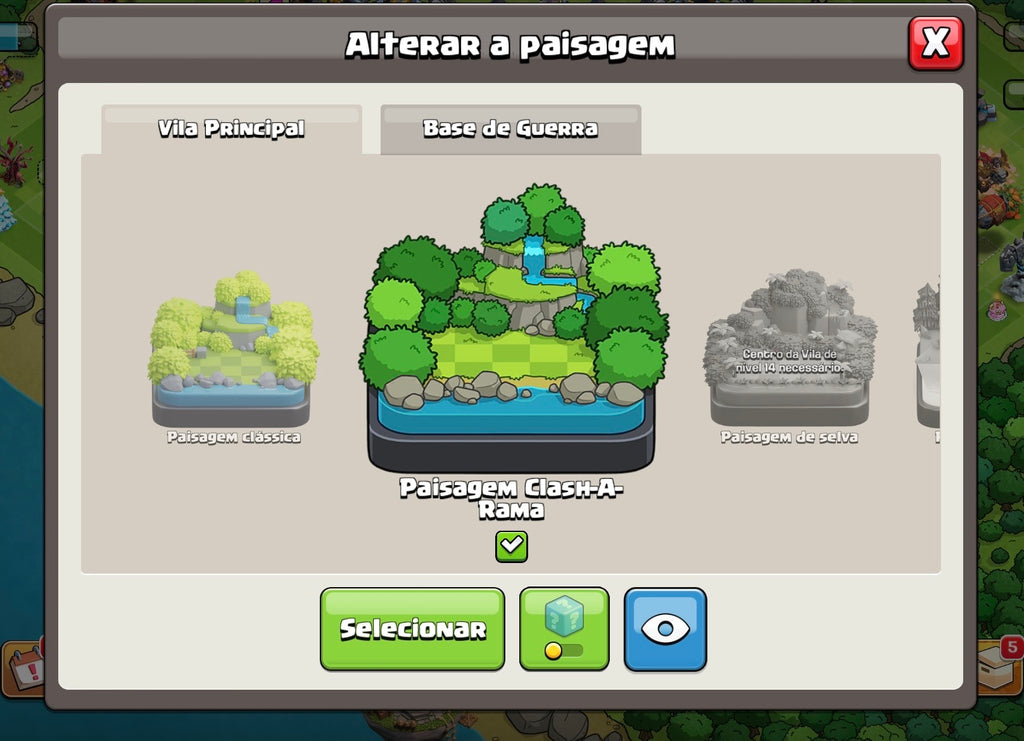The image size is (1024, 741).
Task: Click the green Selecionar button
Action: tap(412, 628)
